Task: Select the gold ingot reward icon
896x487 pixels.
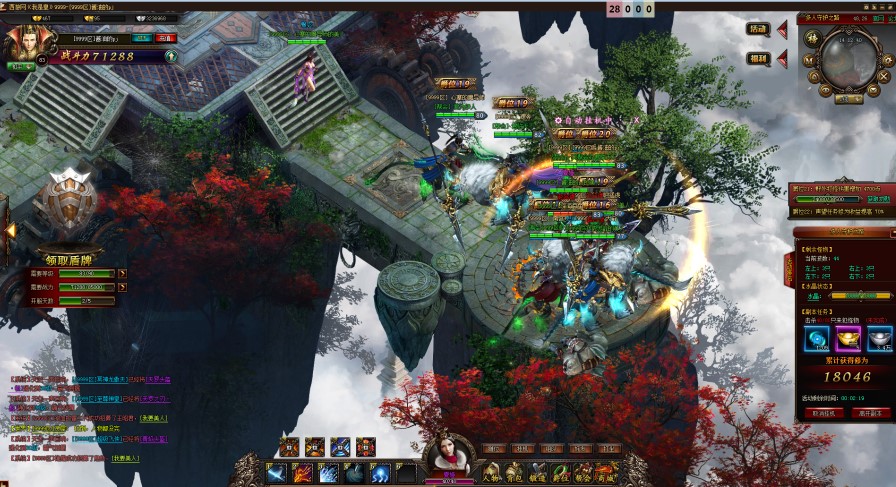Action: tap(849, 338)
